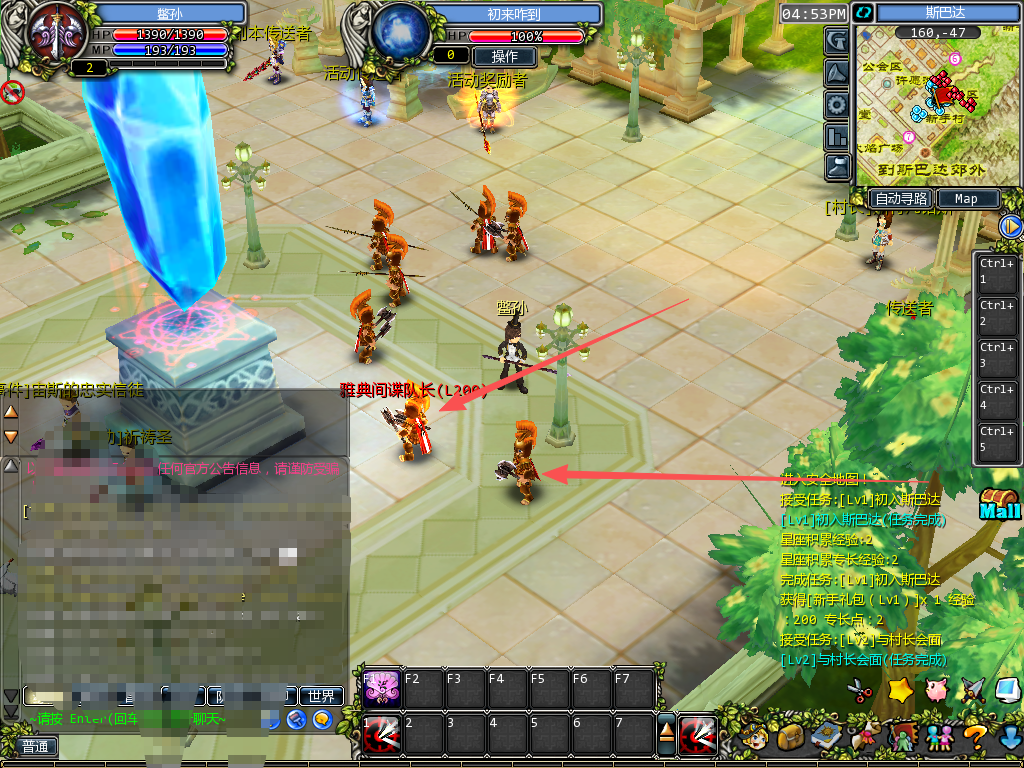
Task: Switch chat channel to 世界 tab
Action: point(322,696)
